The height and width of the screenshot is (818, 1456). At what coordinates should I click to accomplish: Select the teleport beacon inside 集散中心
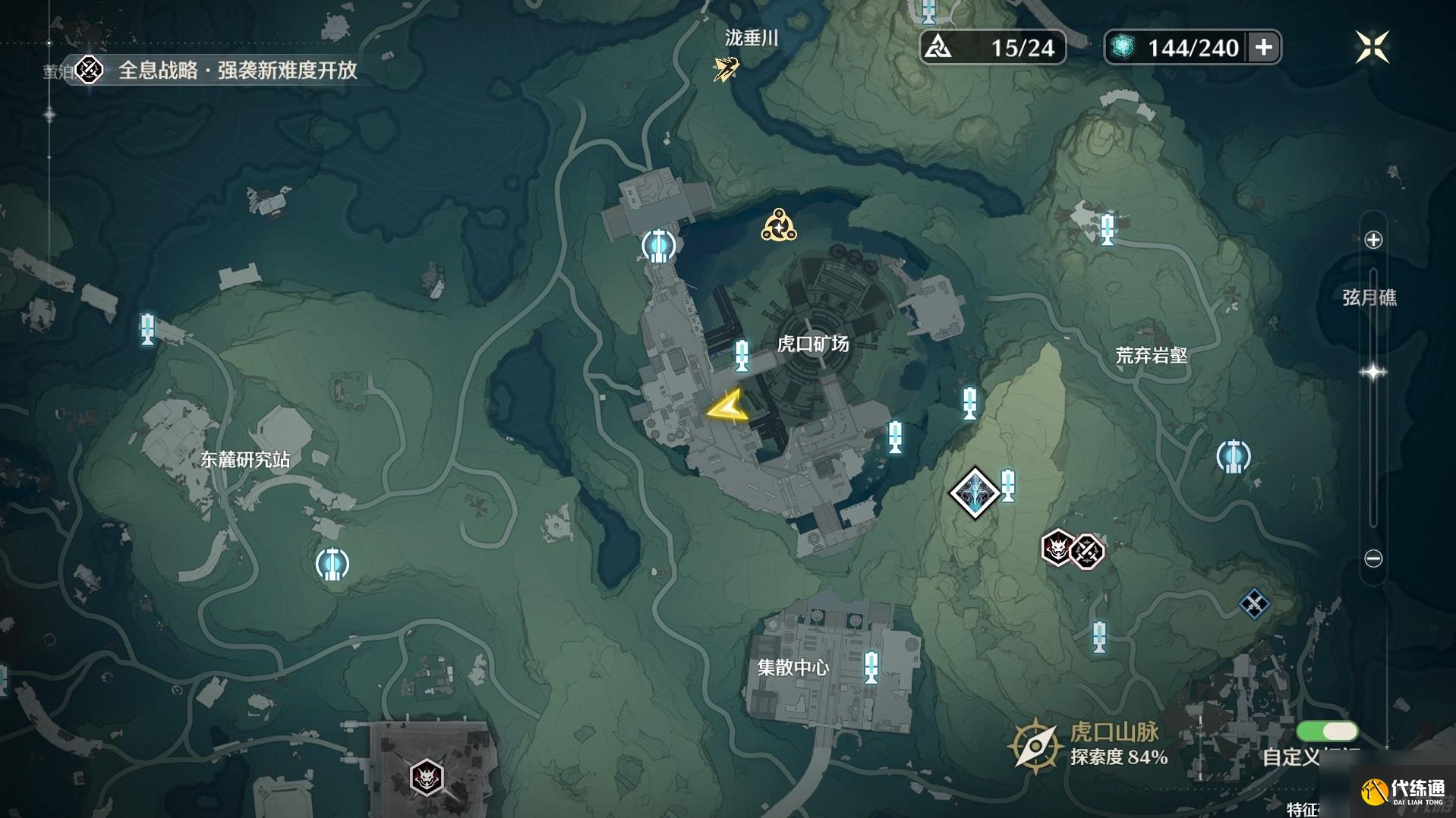pyautogui.click(x=870, y=669)
